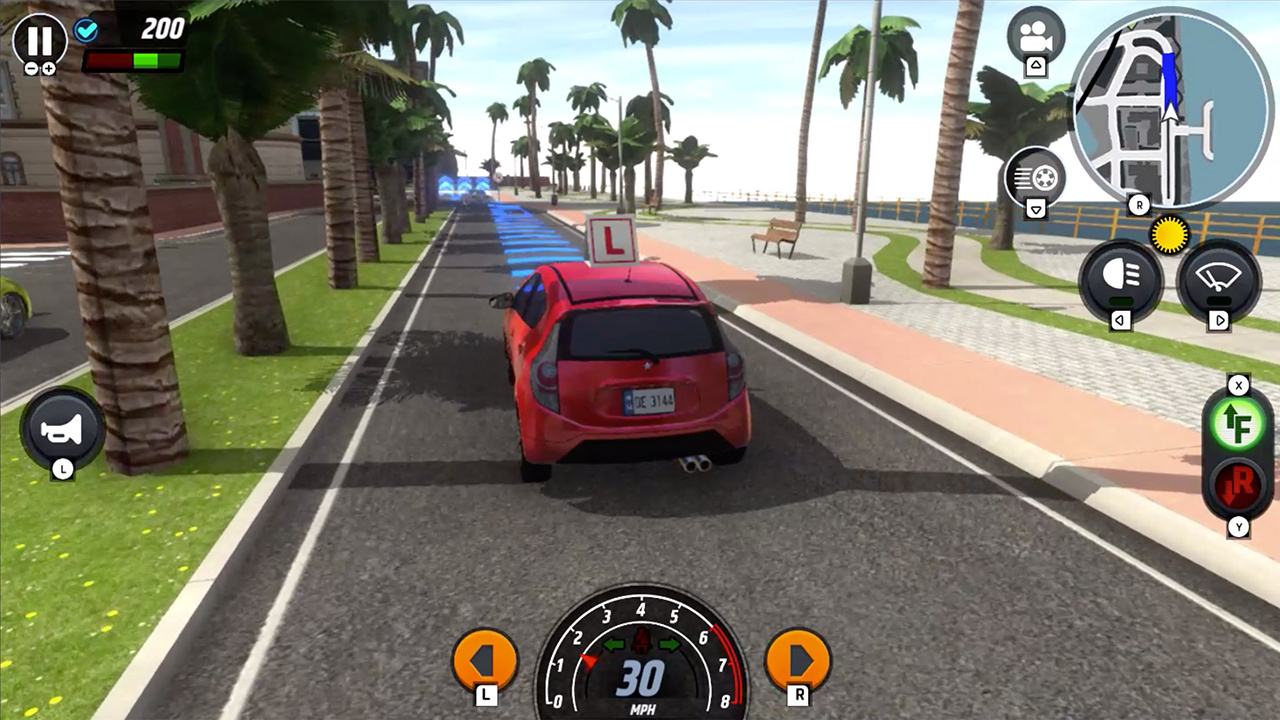Expand the wiper icon's side arrow

coord(1220,320)
